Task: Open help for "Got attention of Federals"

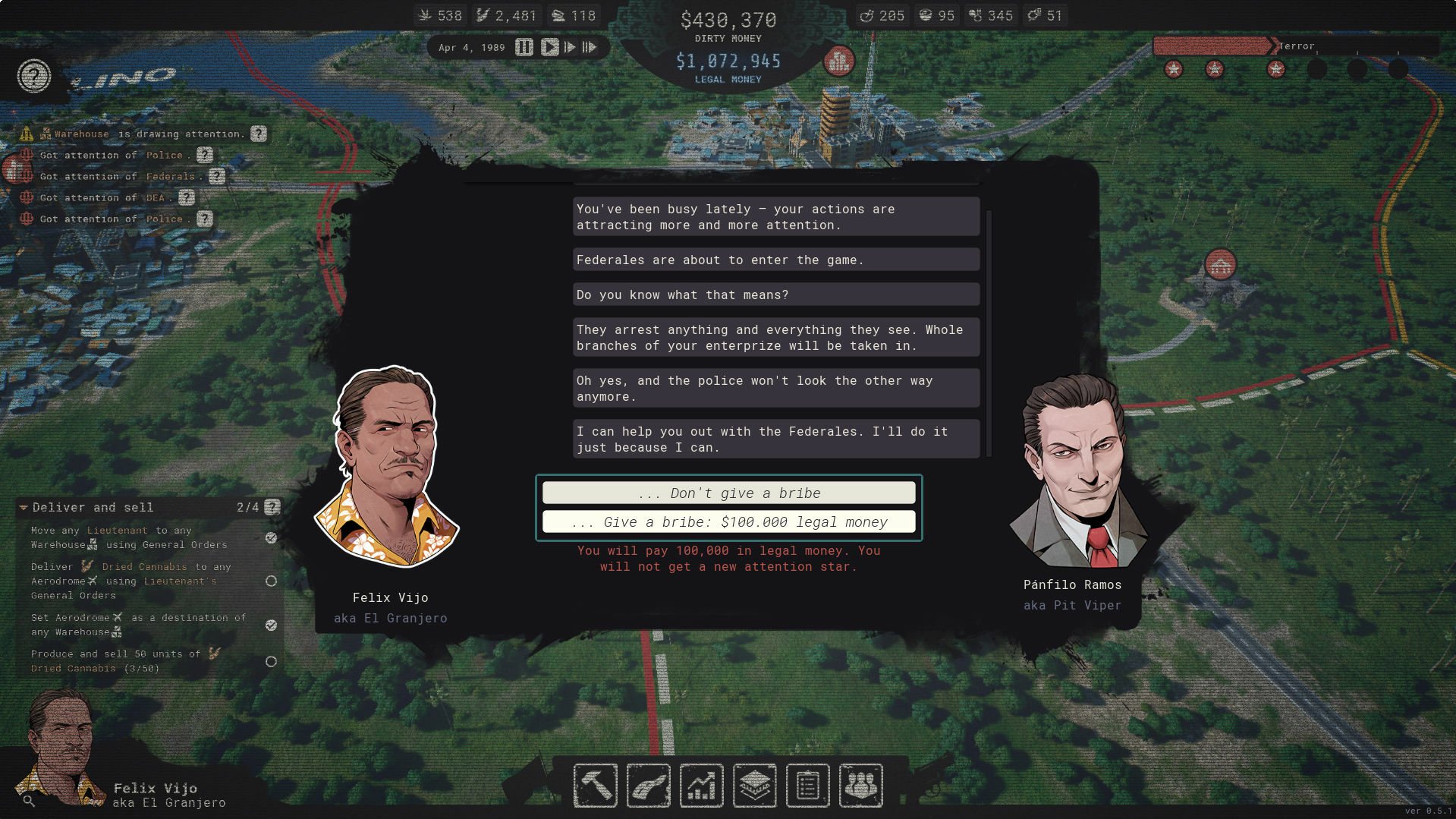Action: coord(217,176)
